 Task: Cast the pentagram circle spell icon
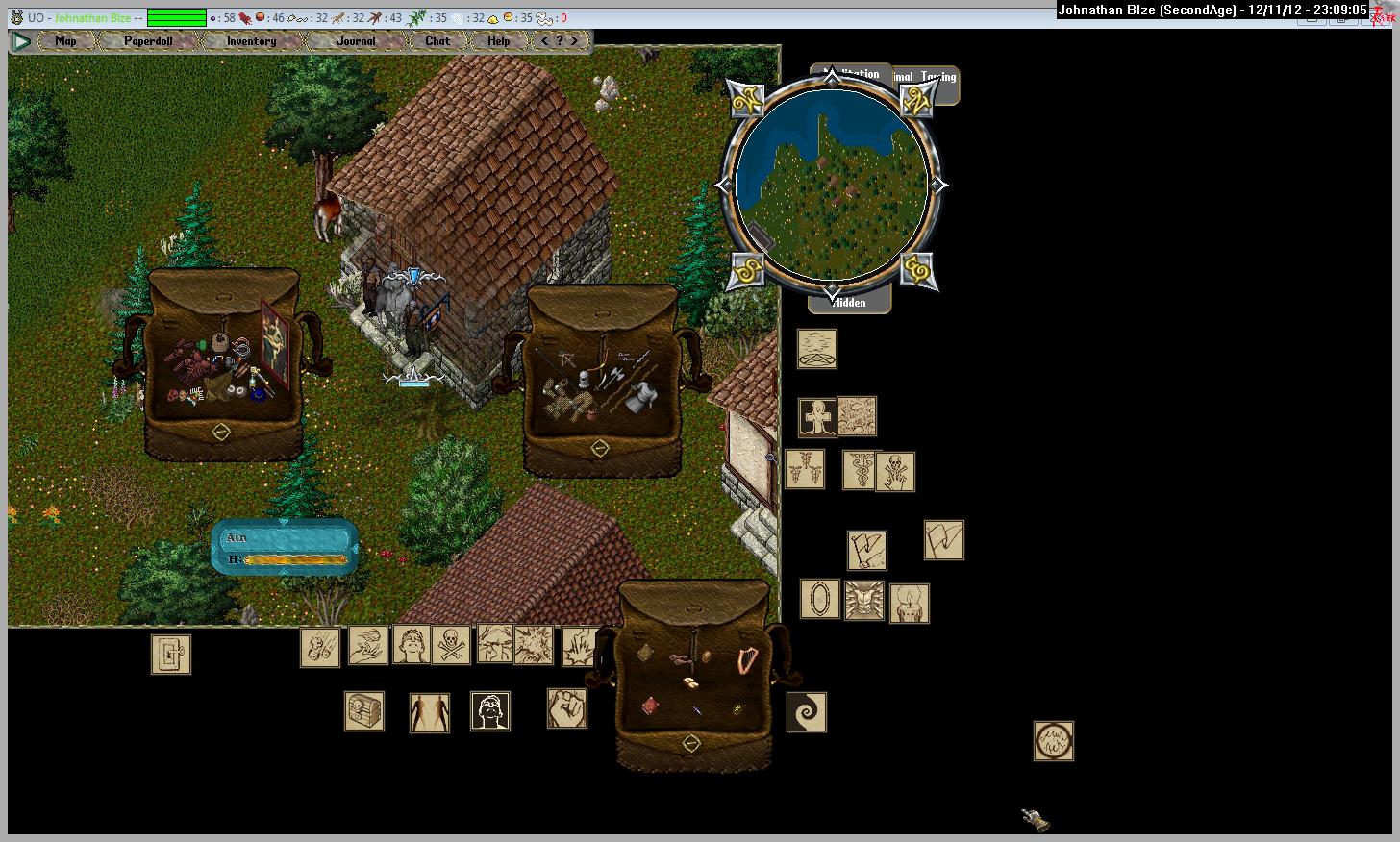(817, 349)
